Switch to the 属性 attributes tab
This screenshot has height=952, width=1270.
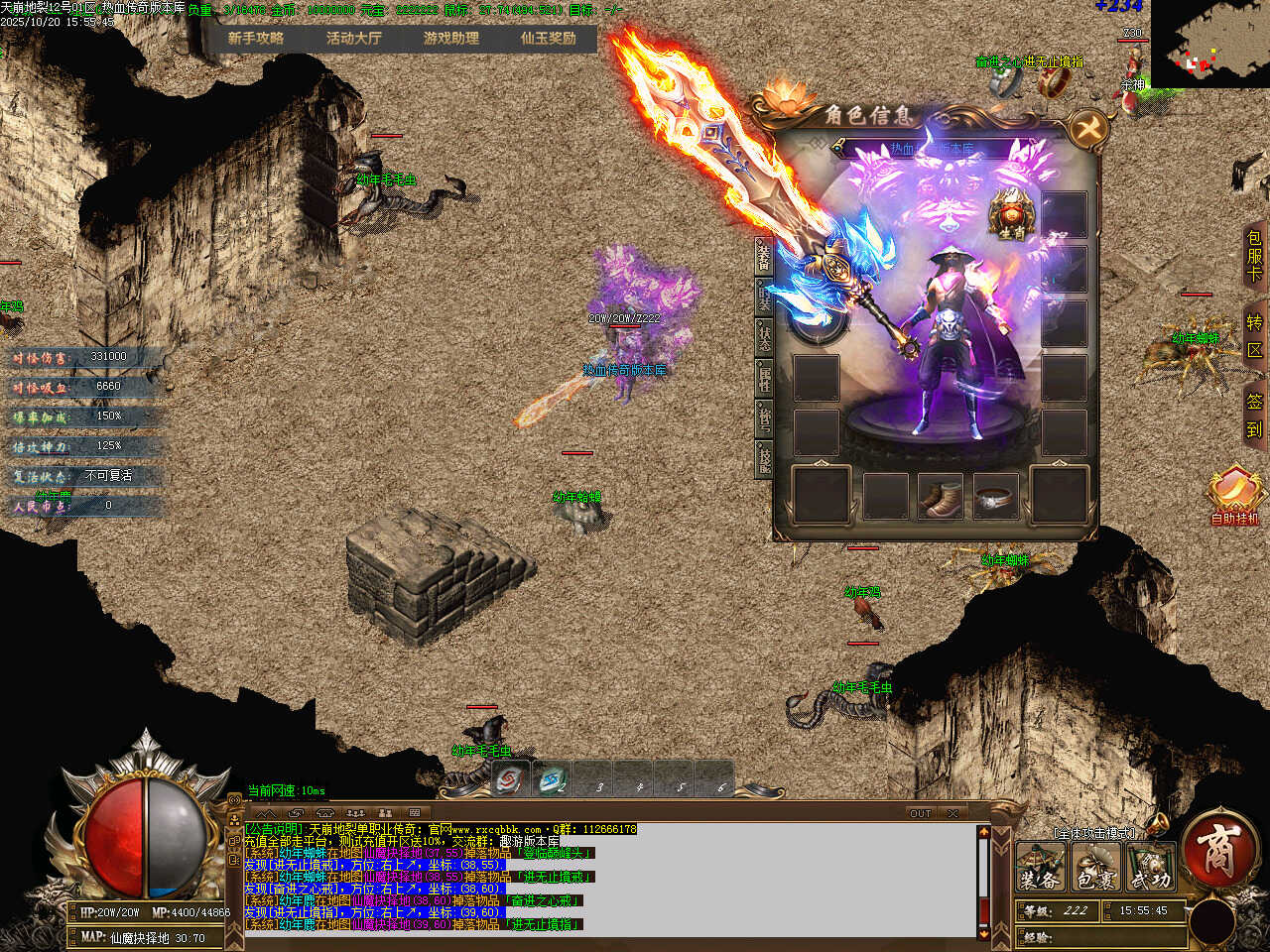click(x=764, y=376)
